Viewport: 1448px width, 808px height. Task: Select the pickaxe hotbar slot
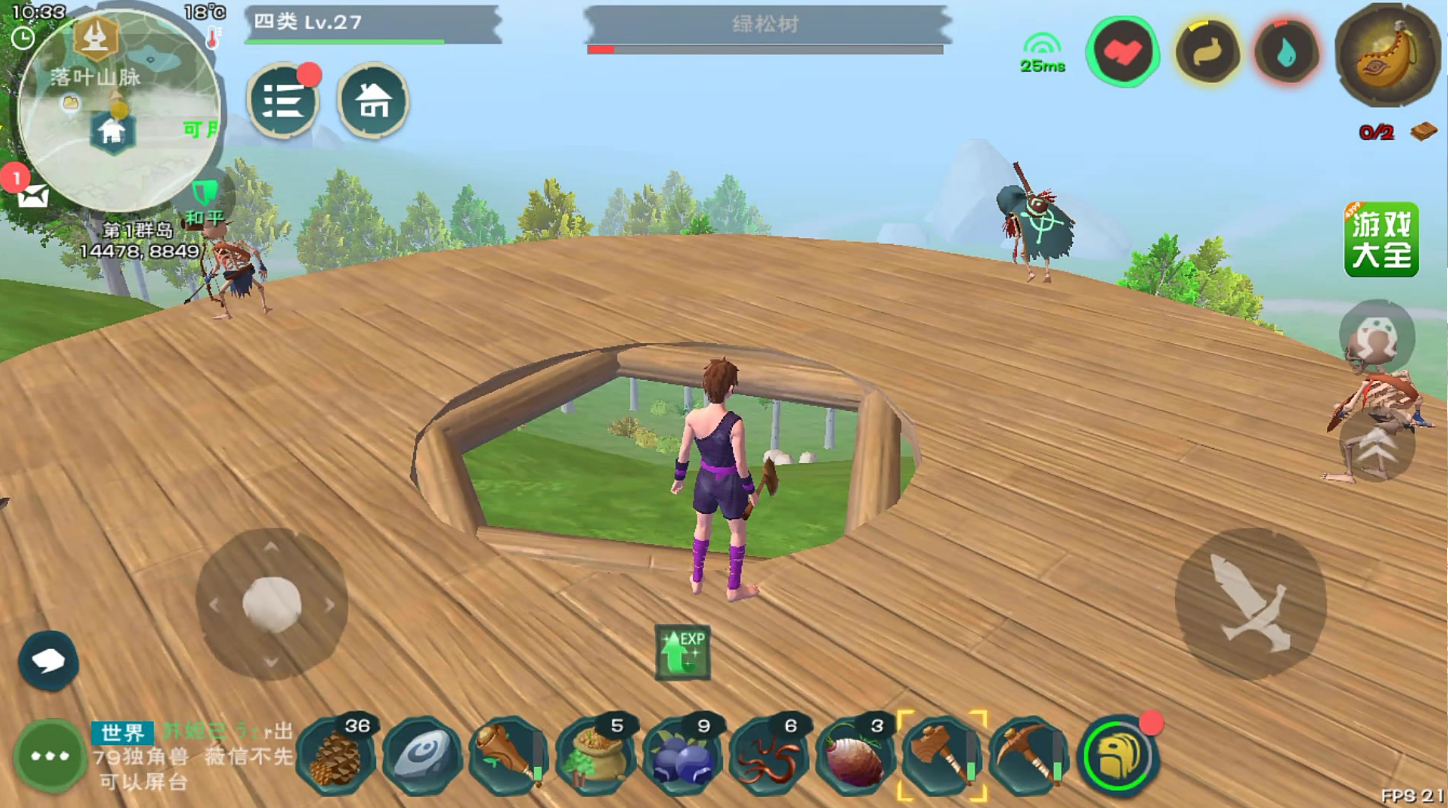[x=1029, y=758]
